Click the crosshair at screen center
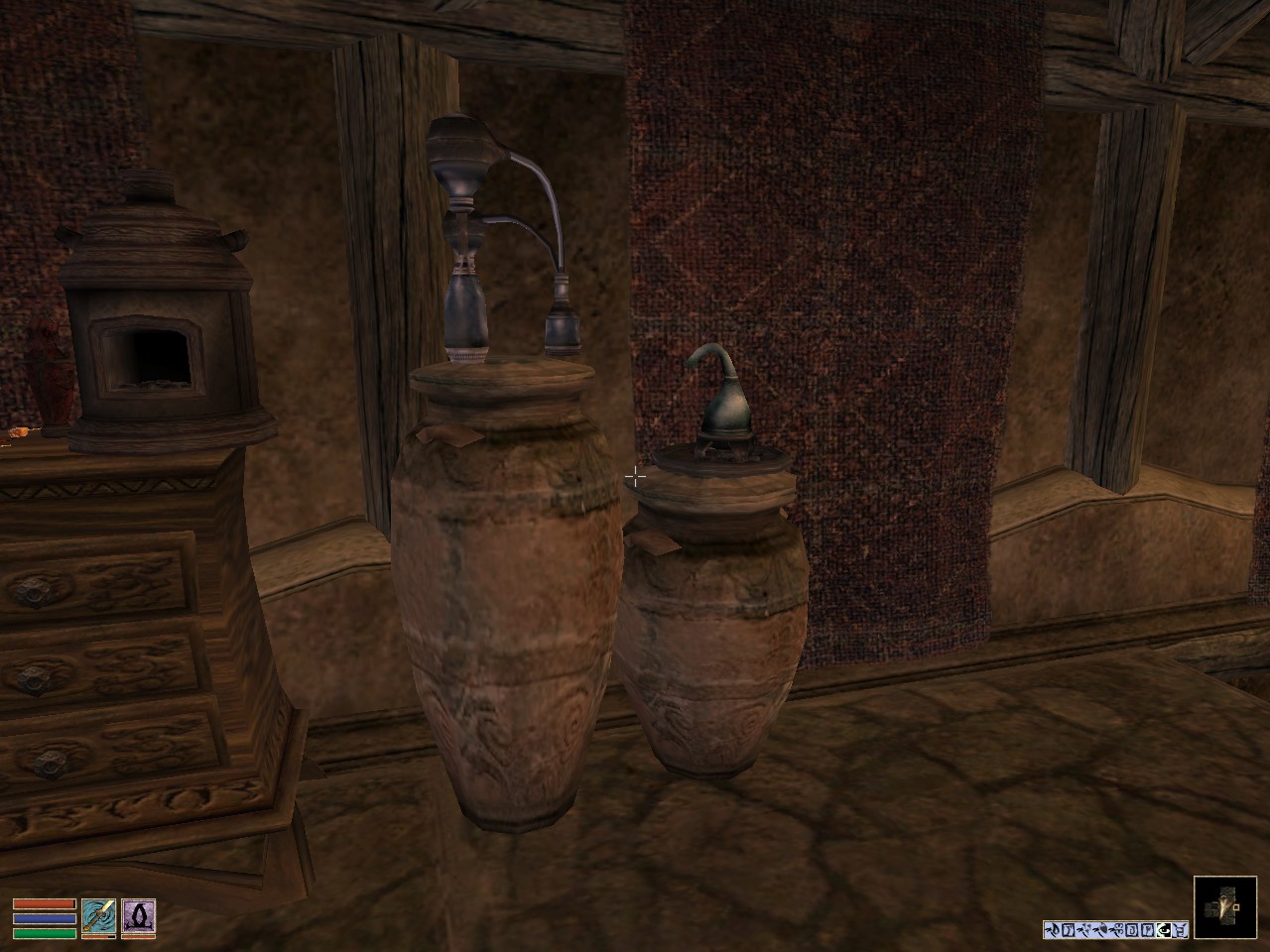The image size is (1270, 952). 635,476
